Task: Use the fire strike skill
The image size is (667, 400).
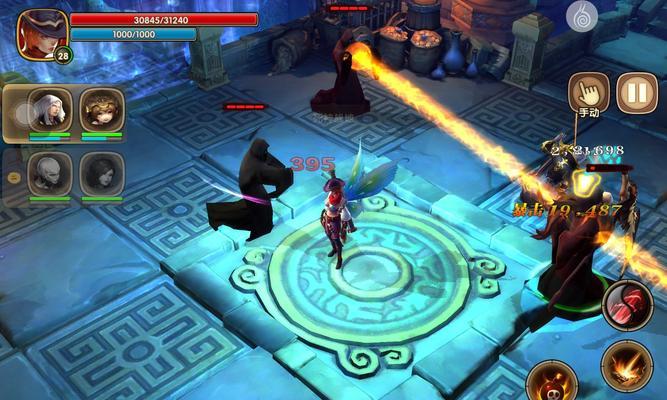Action: click(x=626, y=366)
